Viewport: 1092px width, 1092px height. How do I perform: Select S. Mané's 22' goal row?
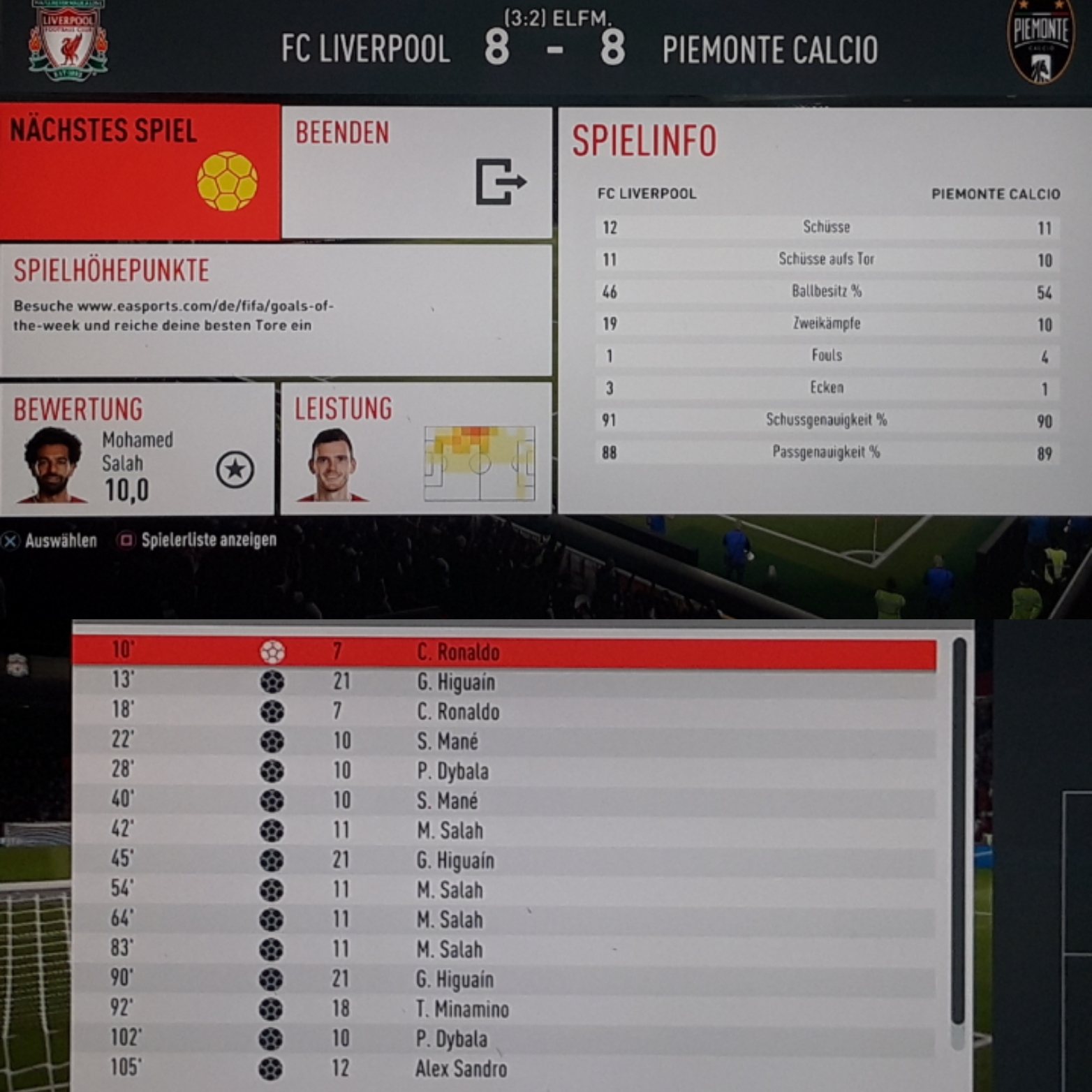coord(504,741)
